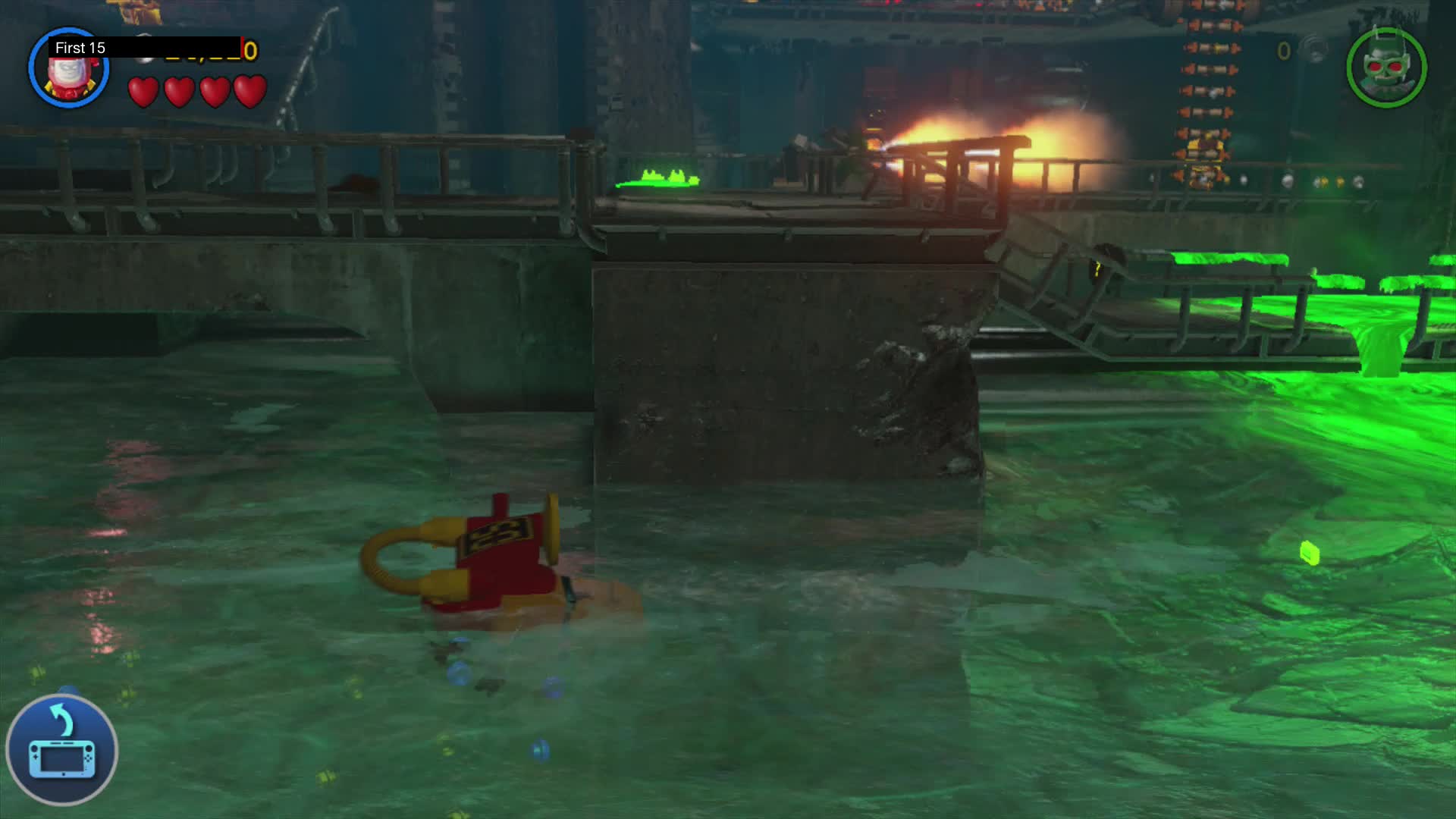Click the green Brainiac portrait top-right
Viewport: 1456px width, 819px height.
(1385, 68)
